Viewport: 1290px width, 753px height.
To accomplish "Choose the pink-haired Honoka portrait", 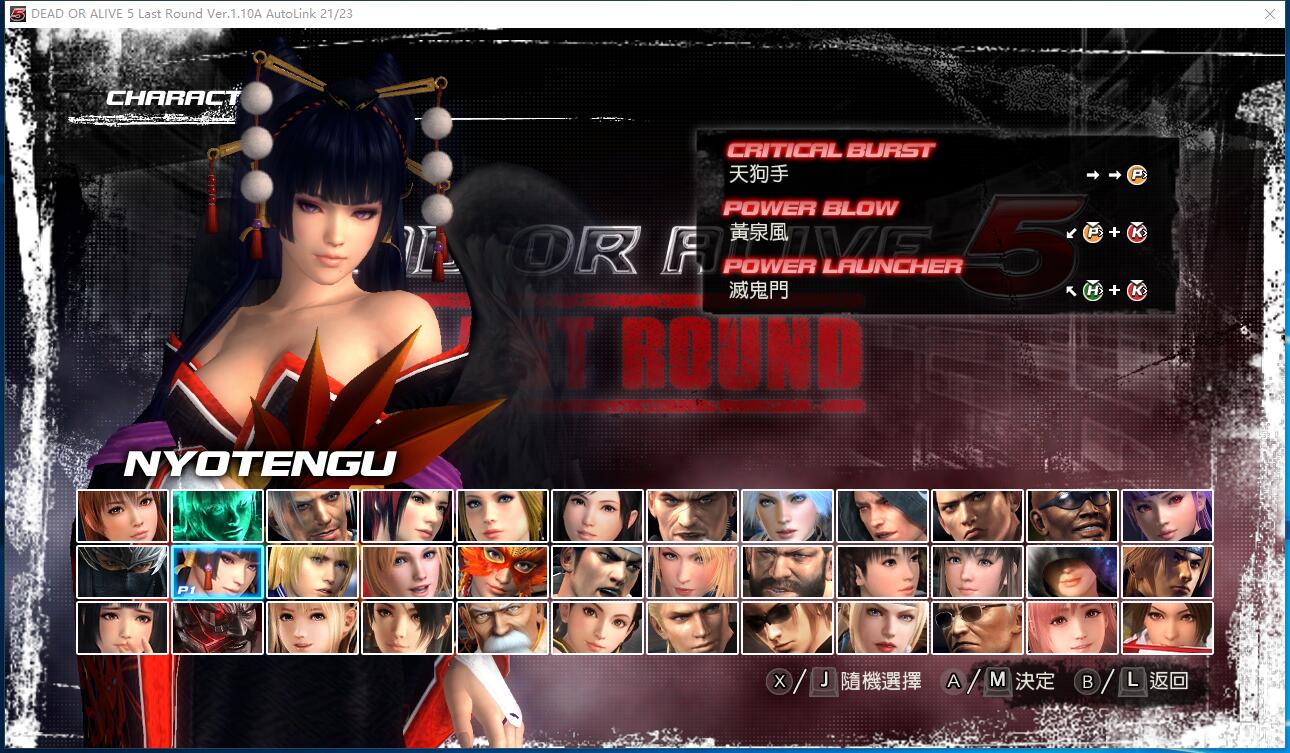I will coord(1072,627).
